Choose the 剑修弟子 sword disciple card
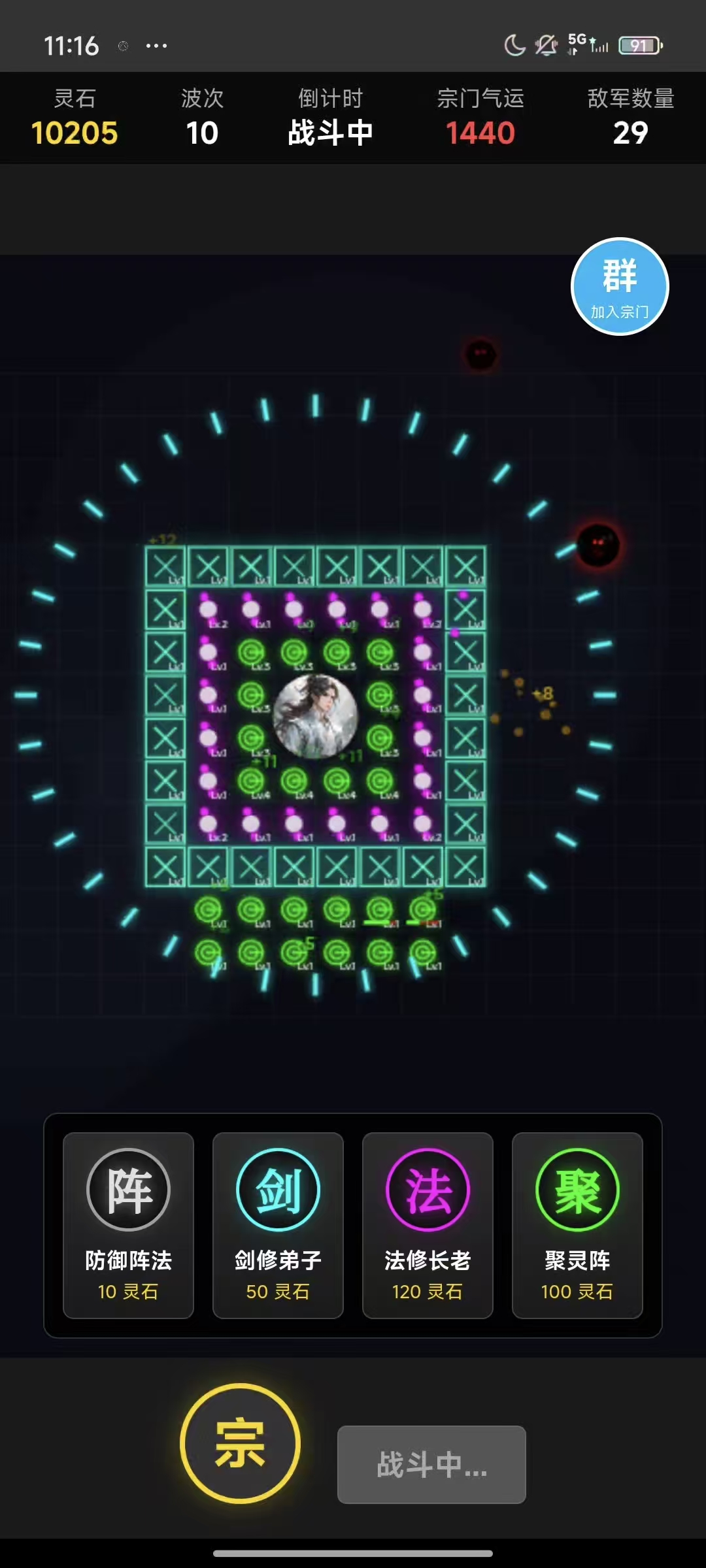 (278, 1224)
